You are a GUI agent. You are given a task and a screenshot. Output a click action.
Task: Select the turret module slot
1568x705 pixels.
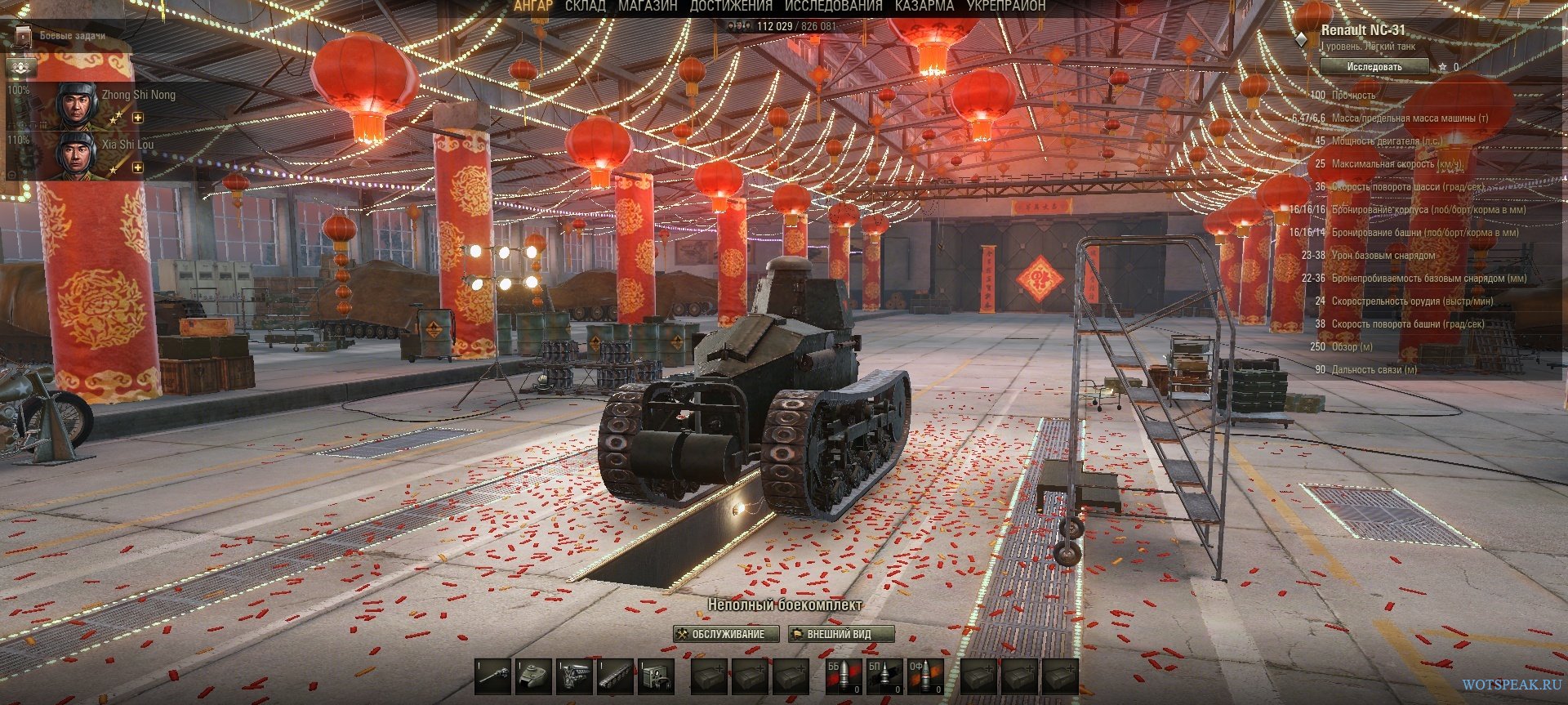(x=534, y=676)
